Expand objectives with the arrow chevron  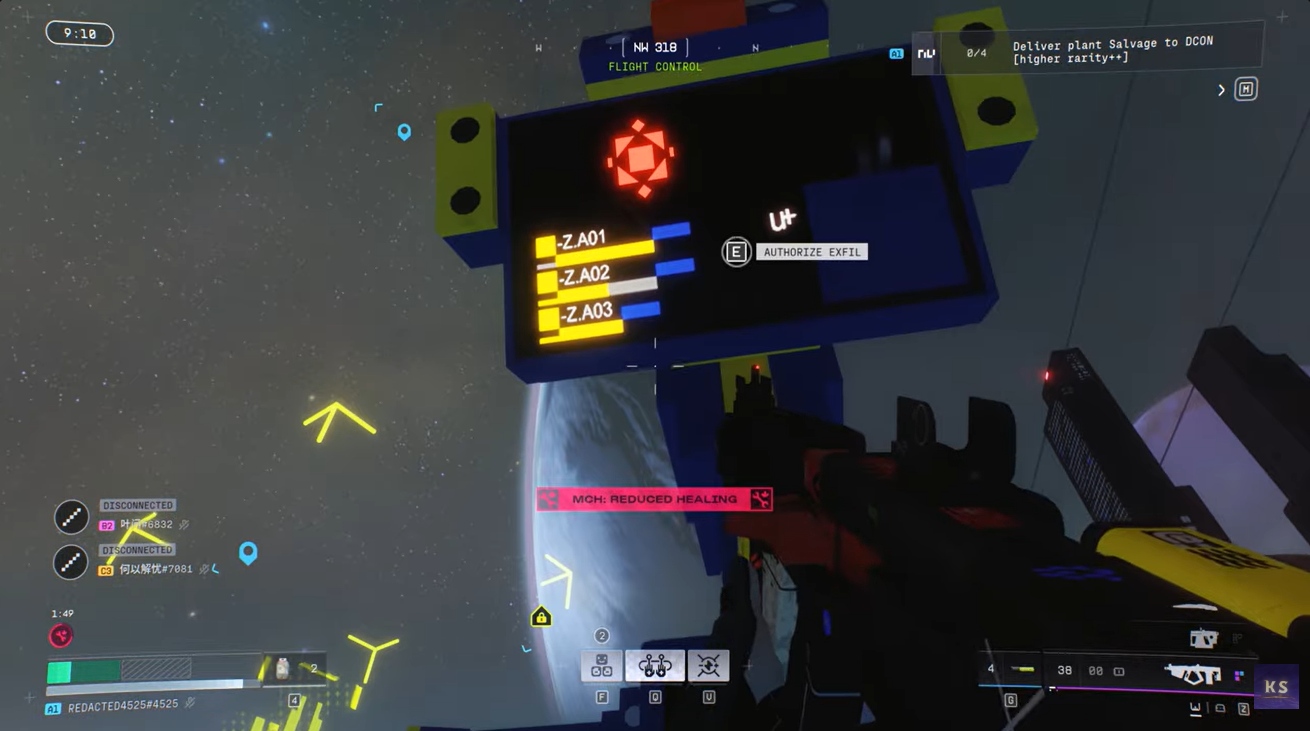pyautogui.click(x=1221, y=90)
